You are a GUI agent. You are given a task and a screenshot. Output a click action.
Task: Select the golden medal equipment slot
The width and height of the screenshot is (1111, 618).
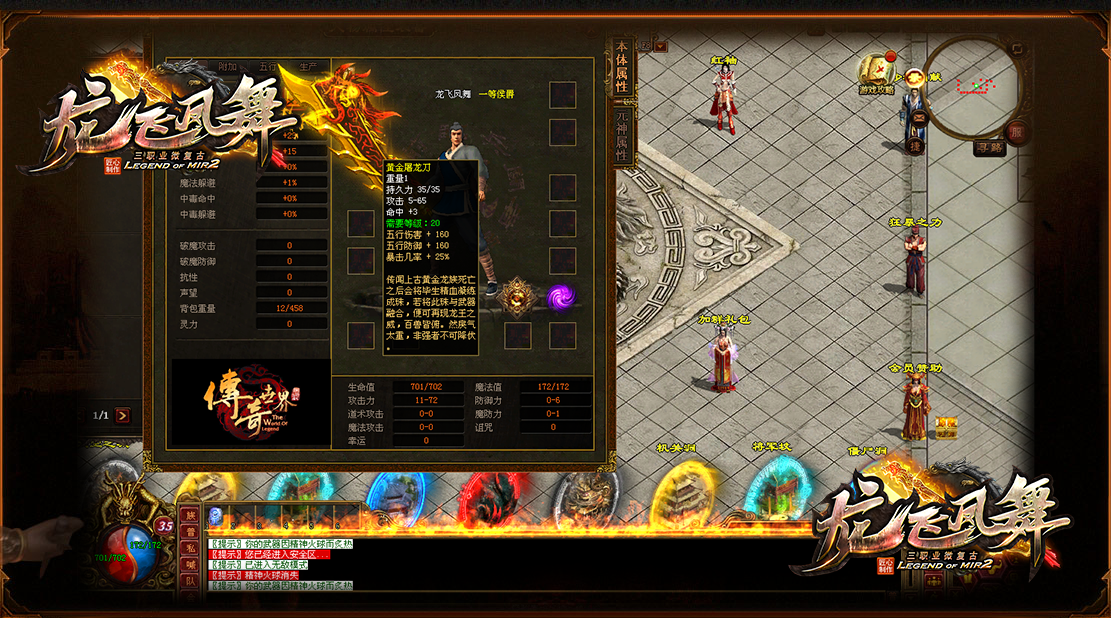click(x=518, y=297)
